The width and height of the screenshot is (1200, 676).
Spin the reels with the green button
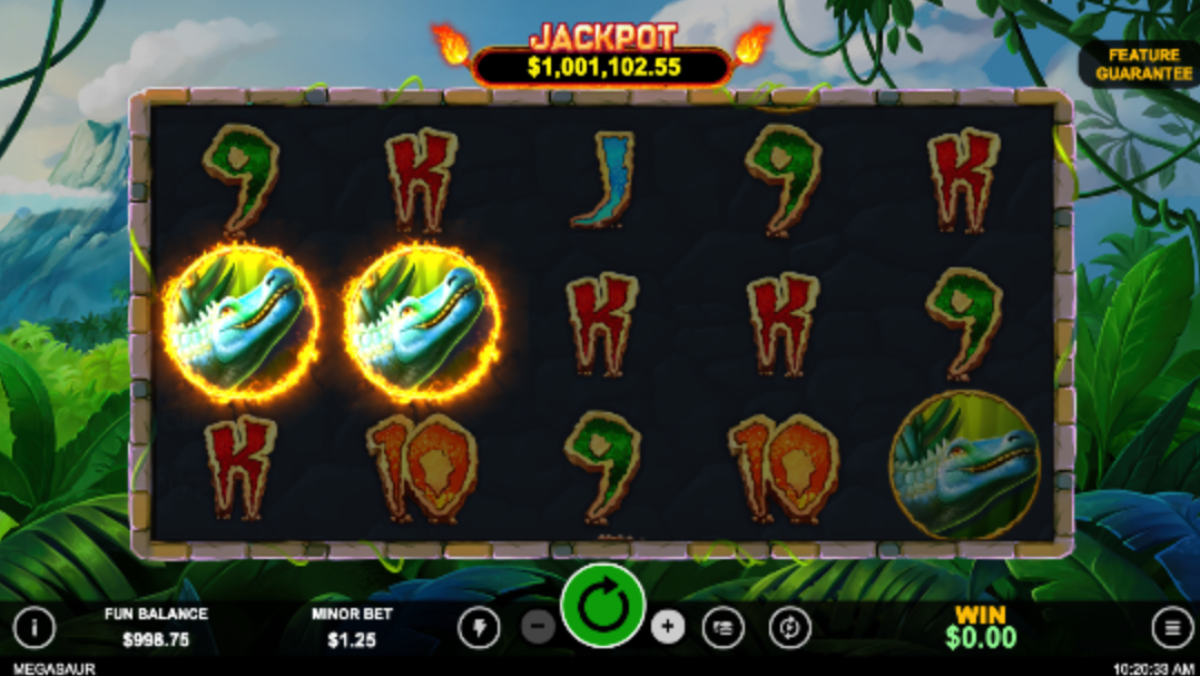click(602, 607)
